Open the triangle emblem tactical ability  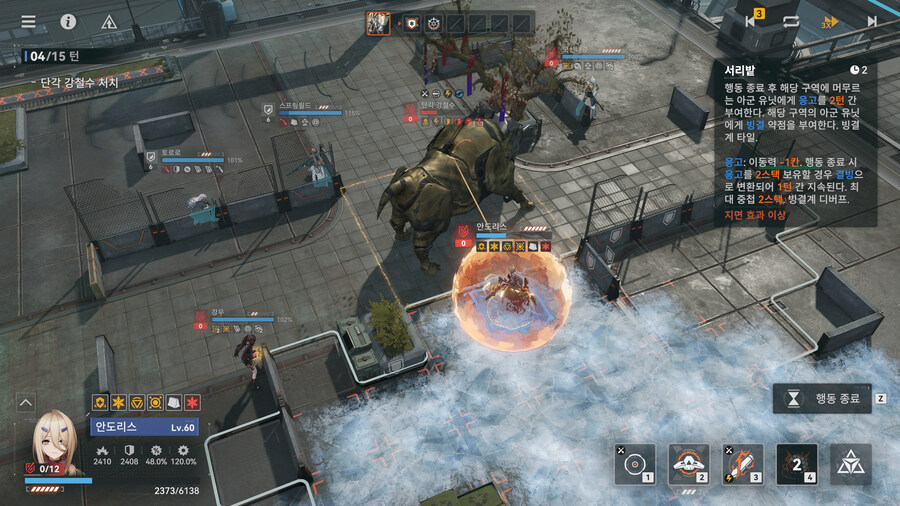click(850, 464)
